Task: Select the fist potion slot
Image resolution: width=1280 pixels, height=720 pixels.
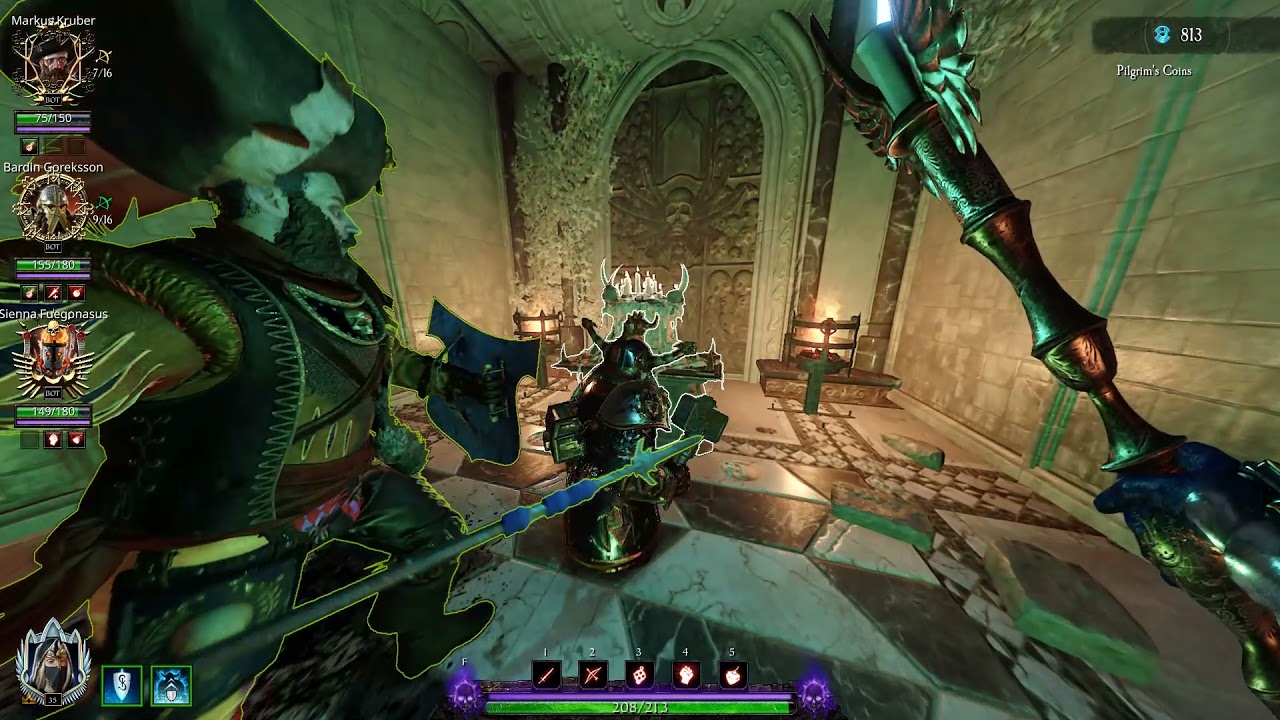Action: coord(686,675)
